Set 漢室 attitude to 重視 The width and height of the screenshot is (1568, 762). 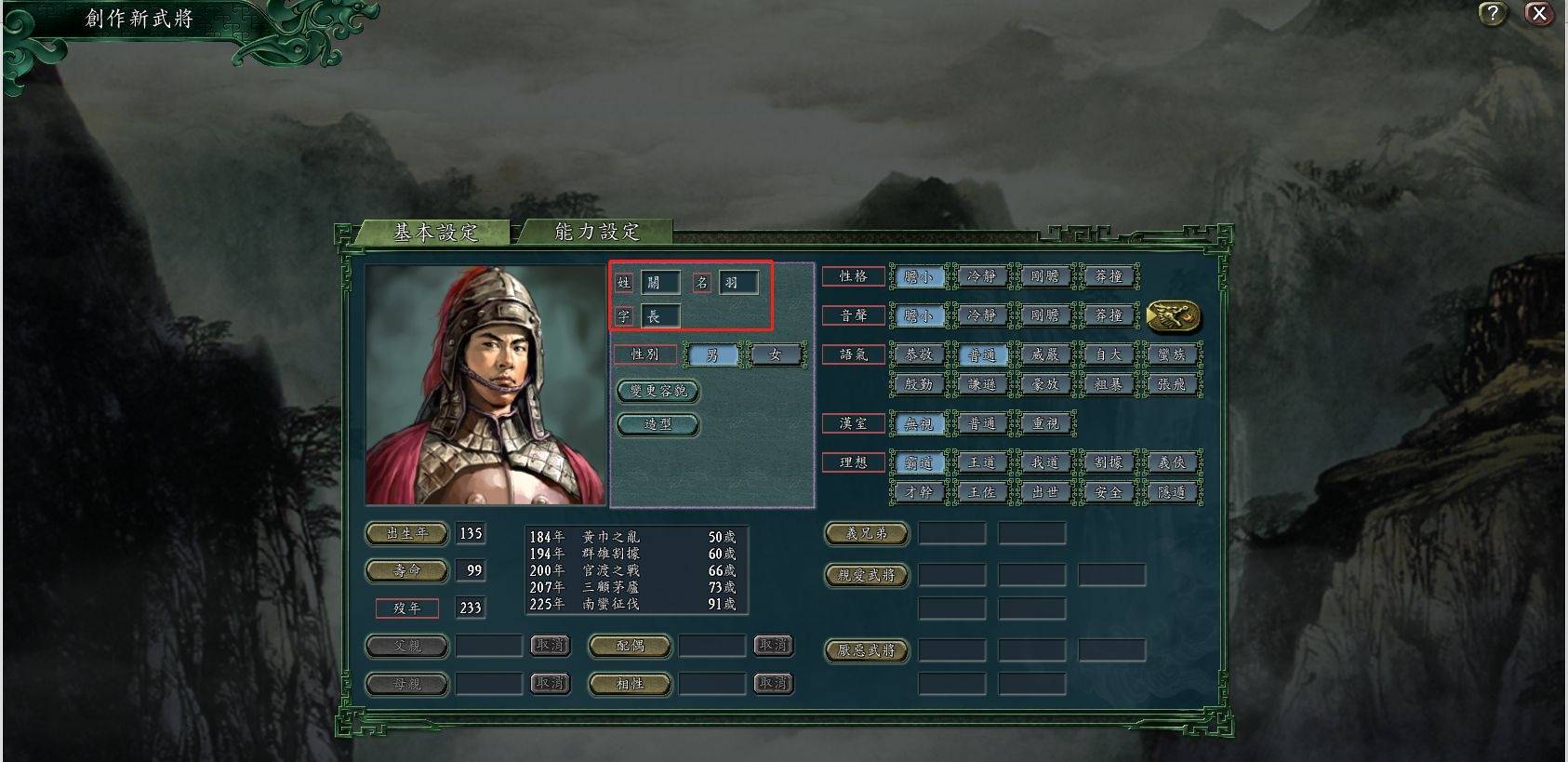tap(1046, 422)
